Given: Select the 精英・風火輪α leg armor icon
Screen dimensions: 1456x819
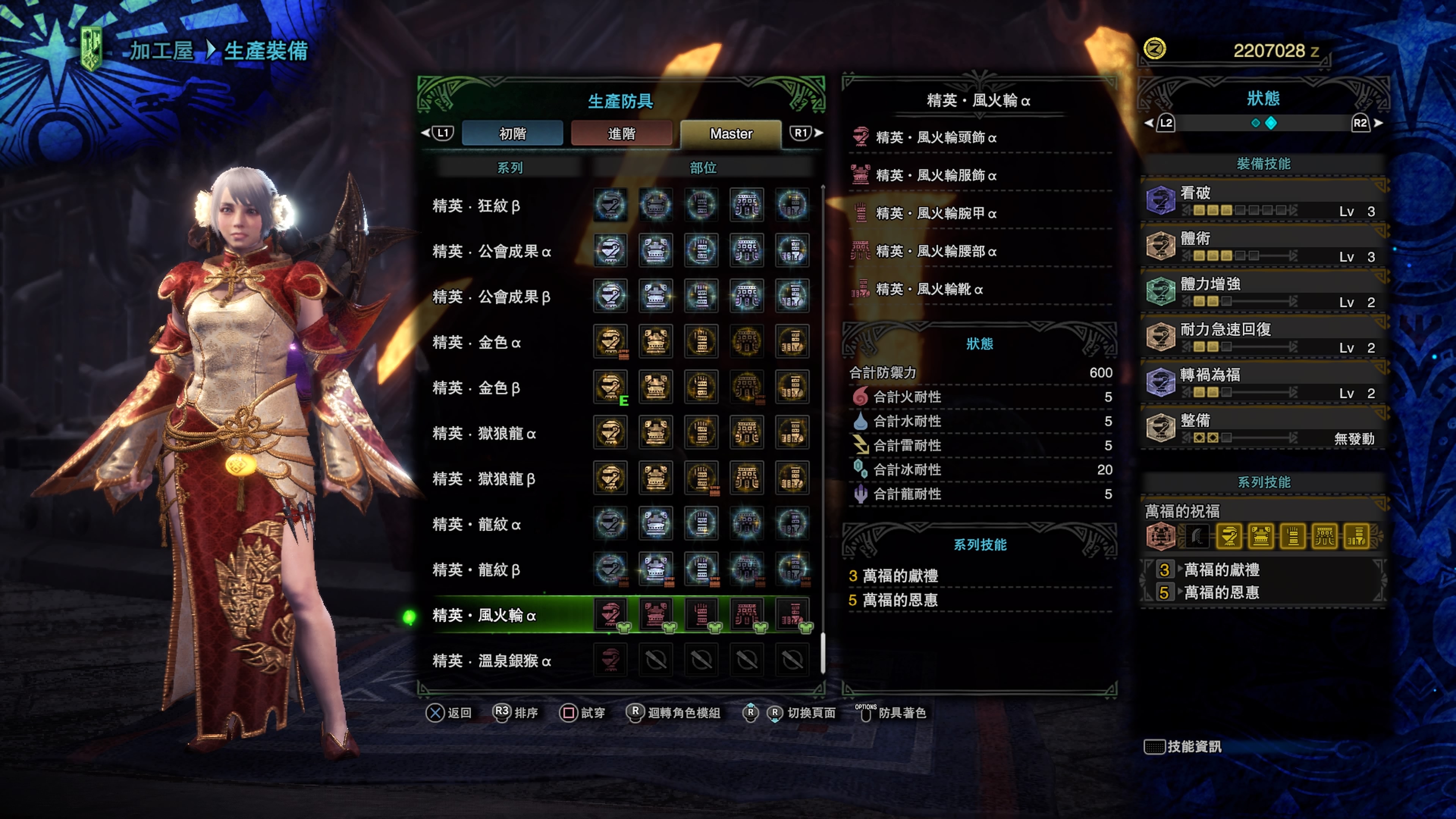Looking at the screenshot, I should pos(792,614).
